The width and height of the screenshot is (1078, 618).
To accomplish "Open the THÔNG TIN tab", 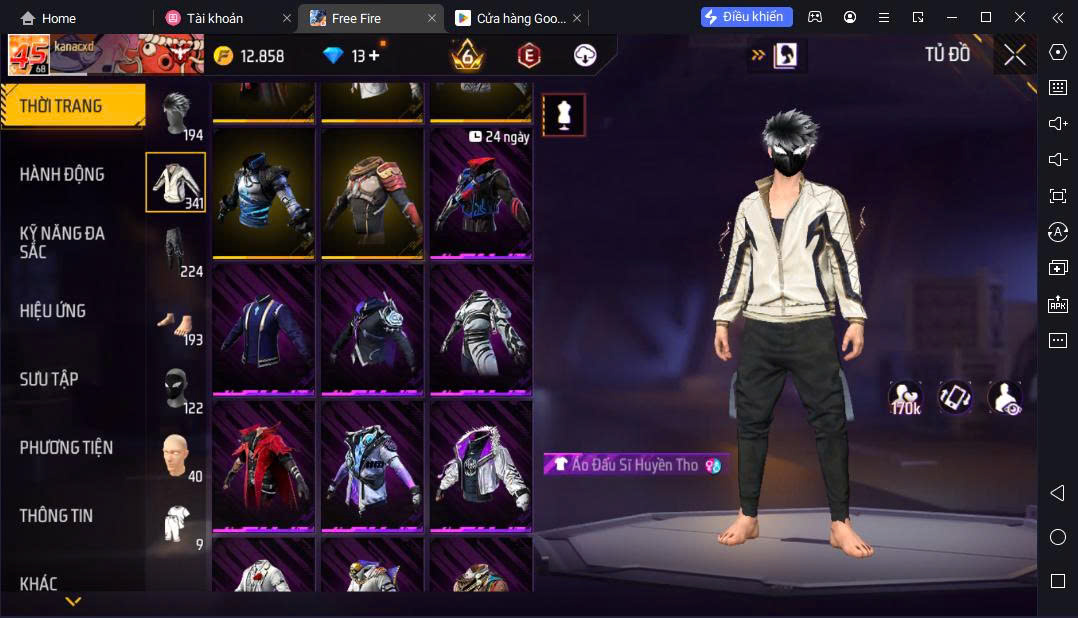I will [56, 516].
